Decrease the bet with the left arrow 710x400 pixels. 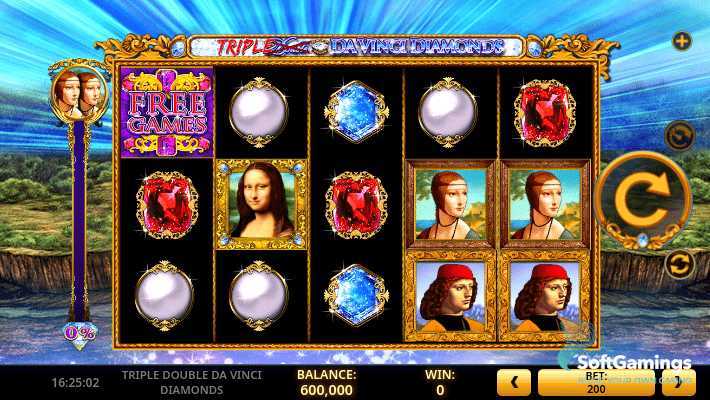(x=514, y=381)
